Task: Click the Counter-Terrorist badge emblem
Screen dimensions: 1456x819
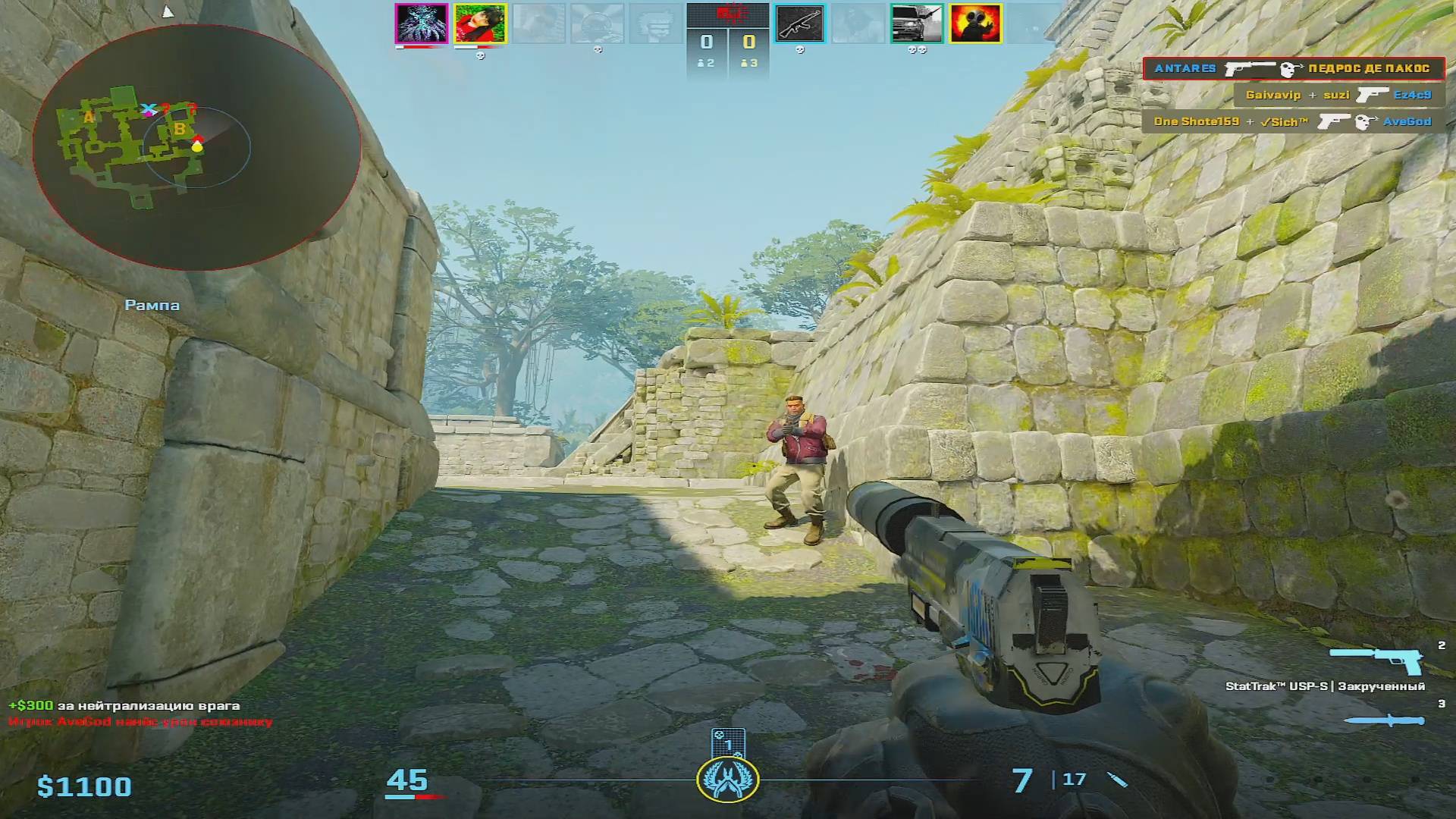Action: coord(728,779)
